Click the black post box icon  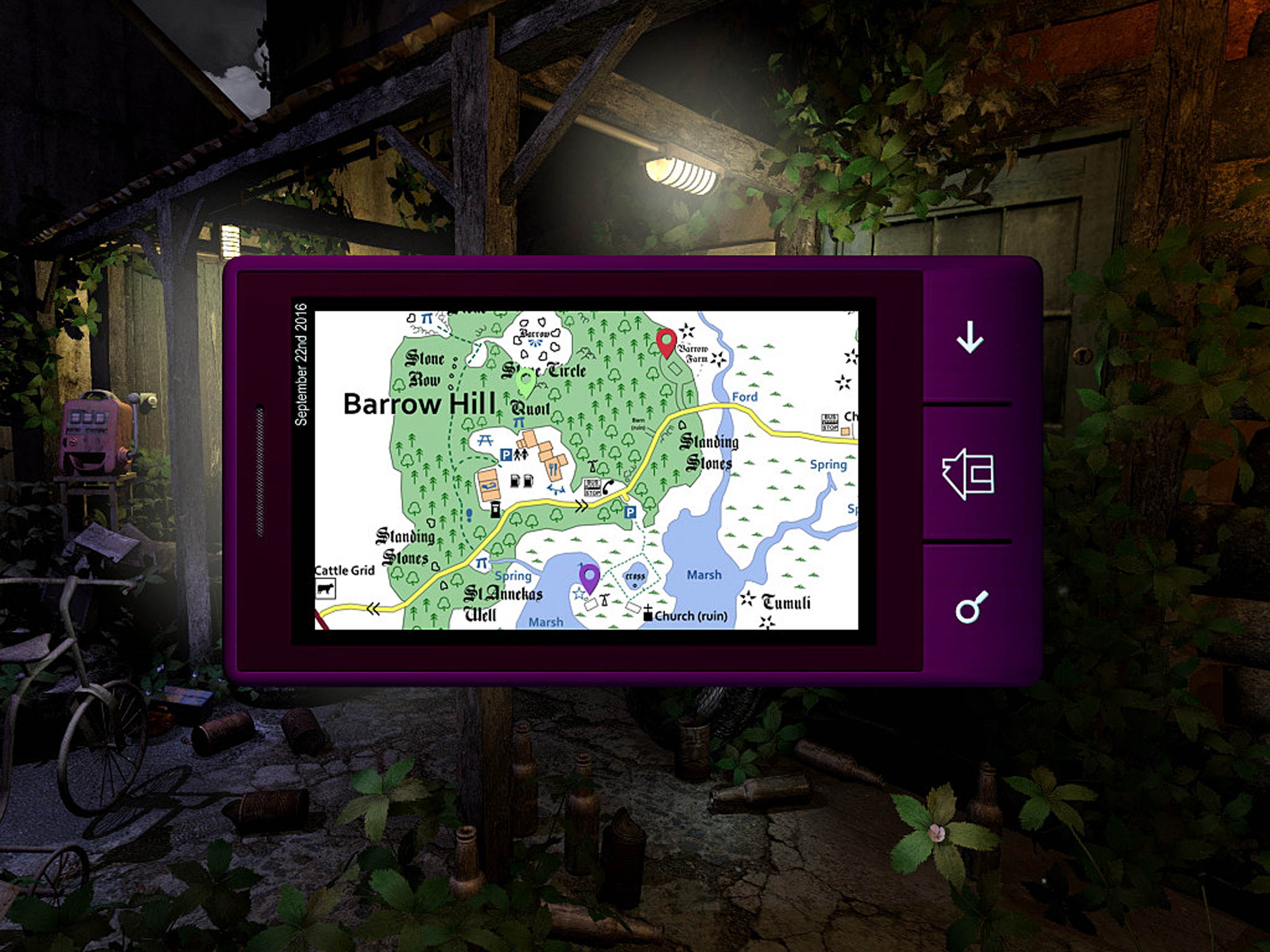[x=496, y=510]
